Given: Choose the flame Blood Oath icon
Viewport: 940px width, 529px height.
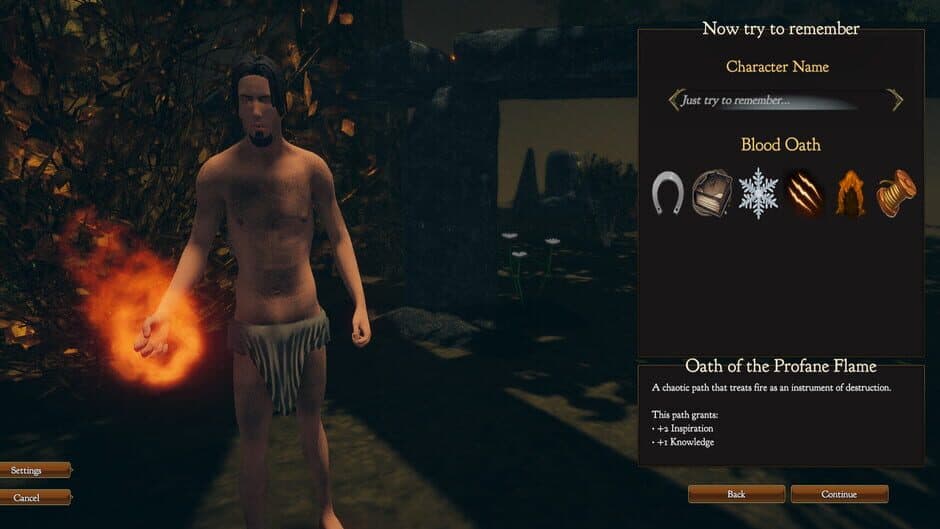Looking at the screenshot, I should (x=850, y=193).
